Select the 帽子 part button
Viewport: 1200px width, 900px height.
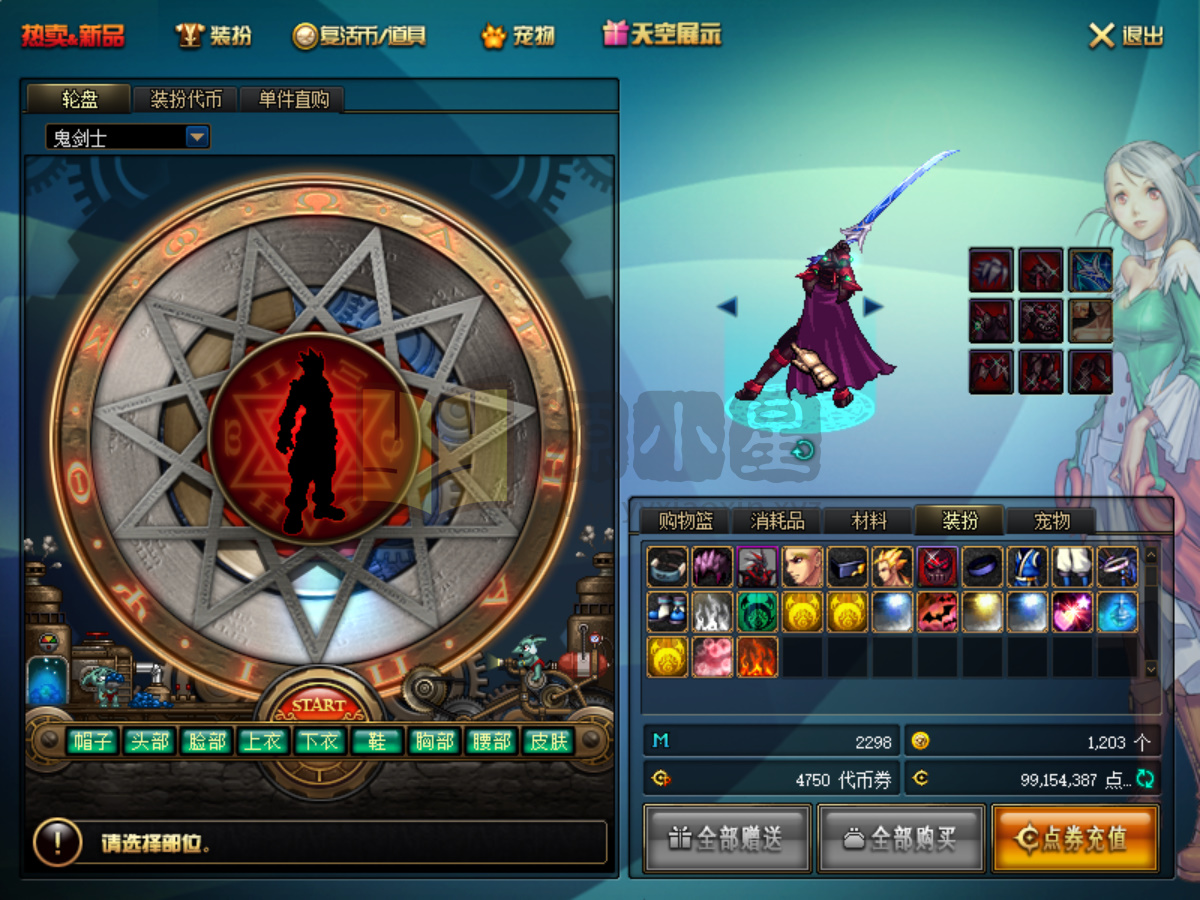[x=92, y=741]
